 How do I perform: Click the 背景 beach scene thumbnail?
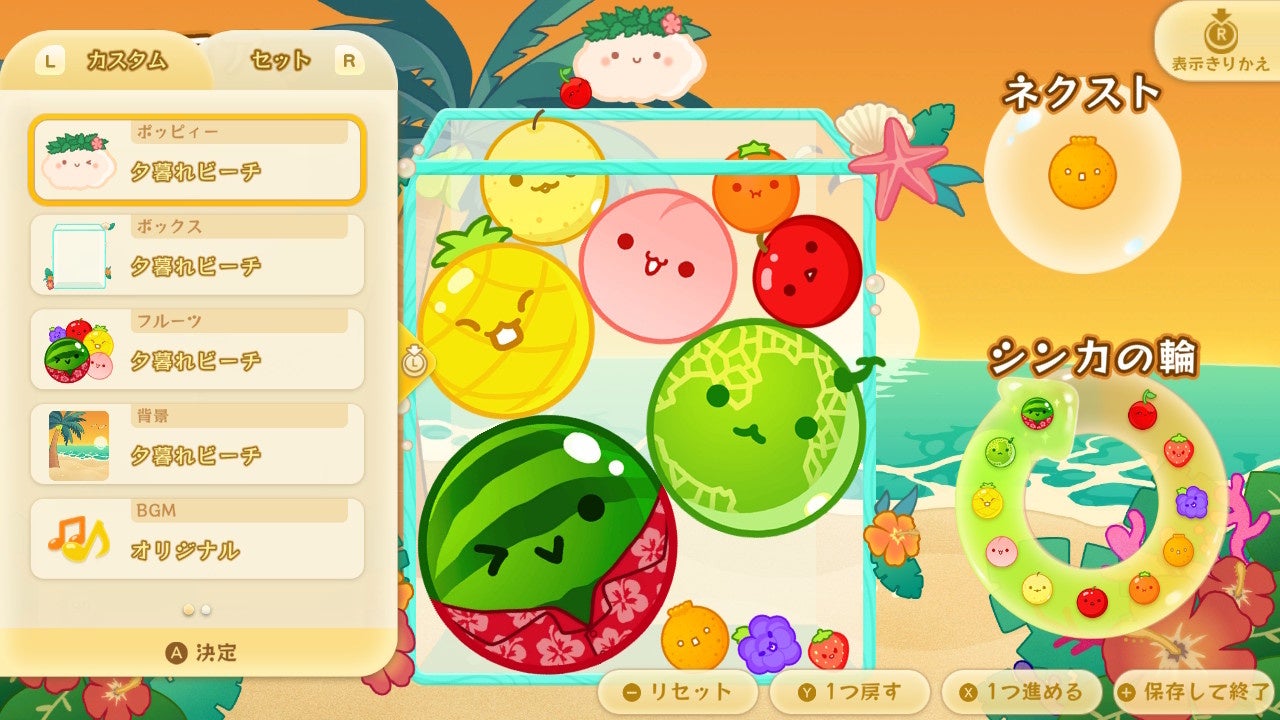click(x=76, y=443)
